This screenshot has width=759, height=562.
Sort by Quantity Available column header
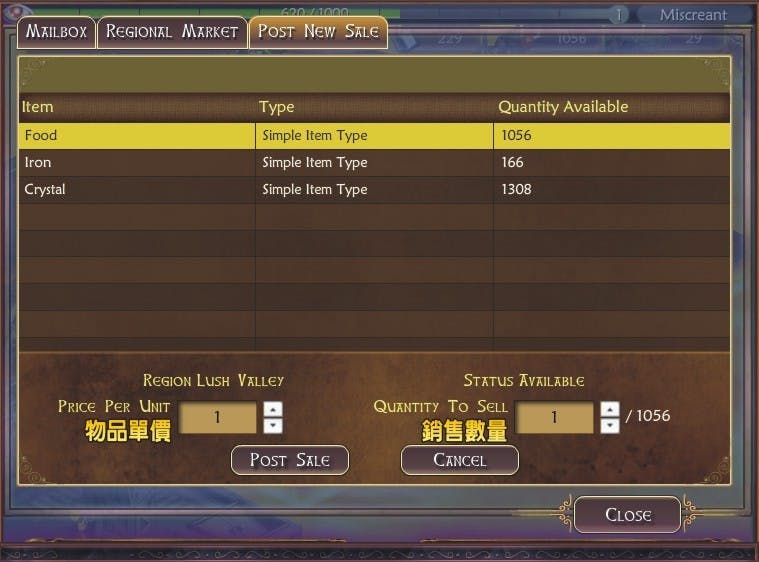563,107
